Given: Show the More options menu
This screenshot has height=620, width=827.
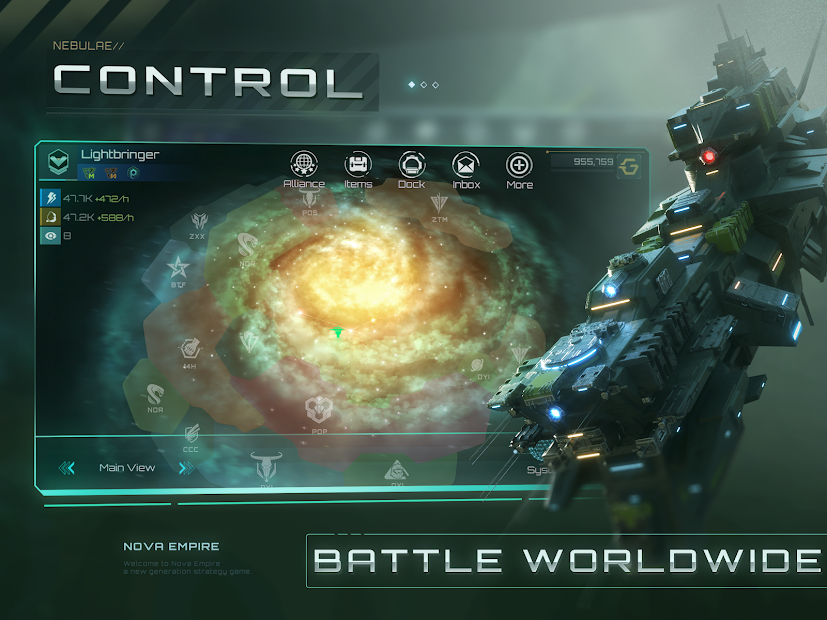Looking at the screenshot, I should 519,166.
